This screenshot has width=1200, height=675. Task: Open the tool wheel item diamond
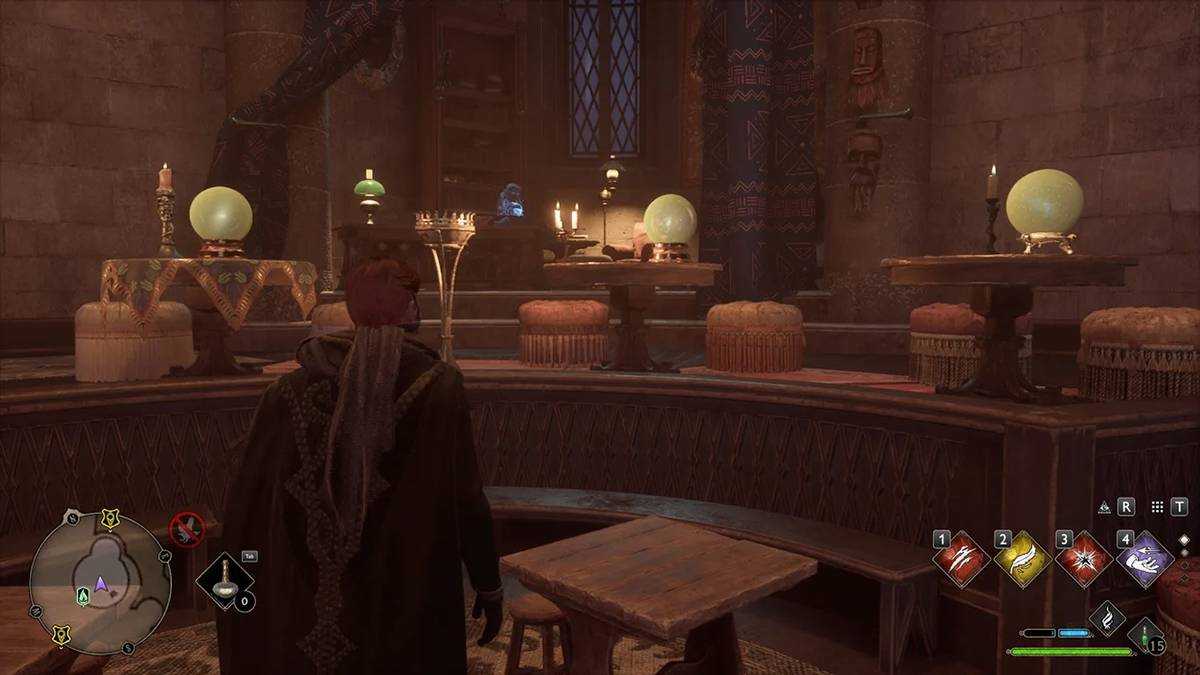(x=223, y=582)
